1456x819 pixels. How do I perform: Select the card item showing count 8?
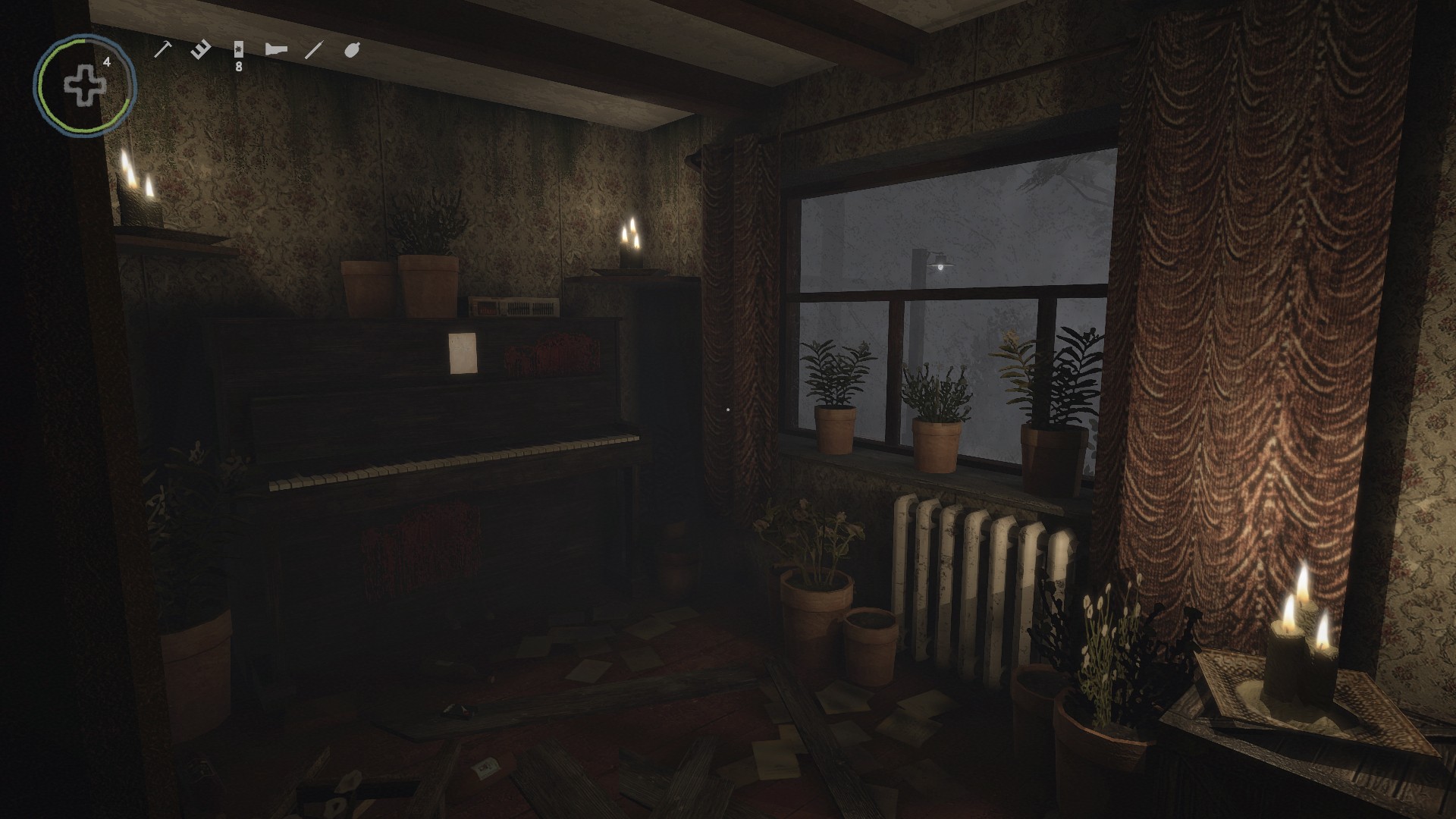(x=239, y=50)
